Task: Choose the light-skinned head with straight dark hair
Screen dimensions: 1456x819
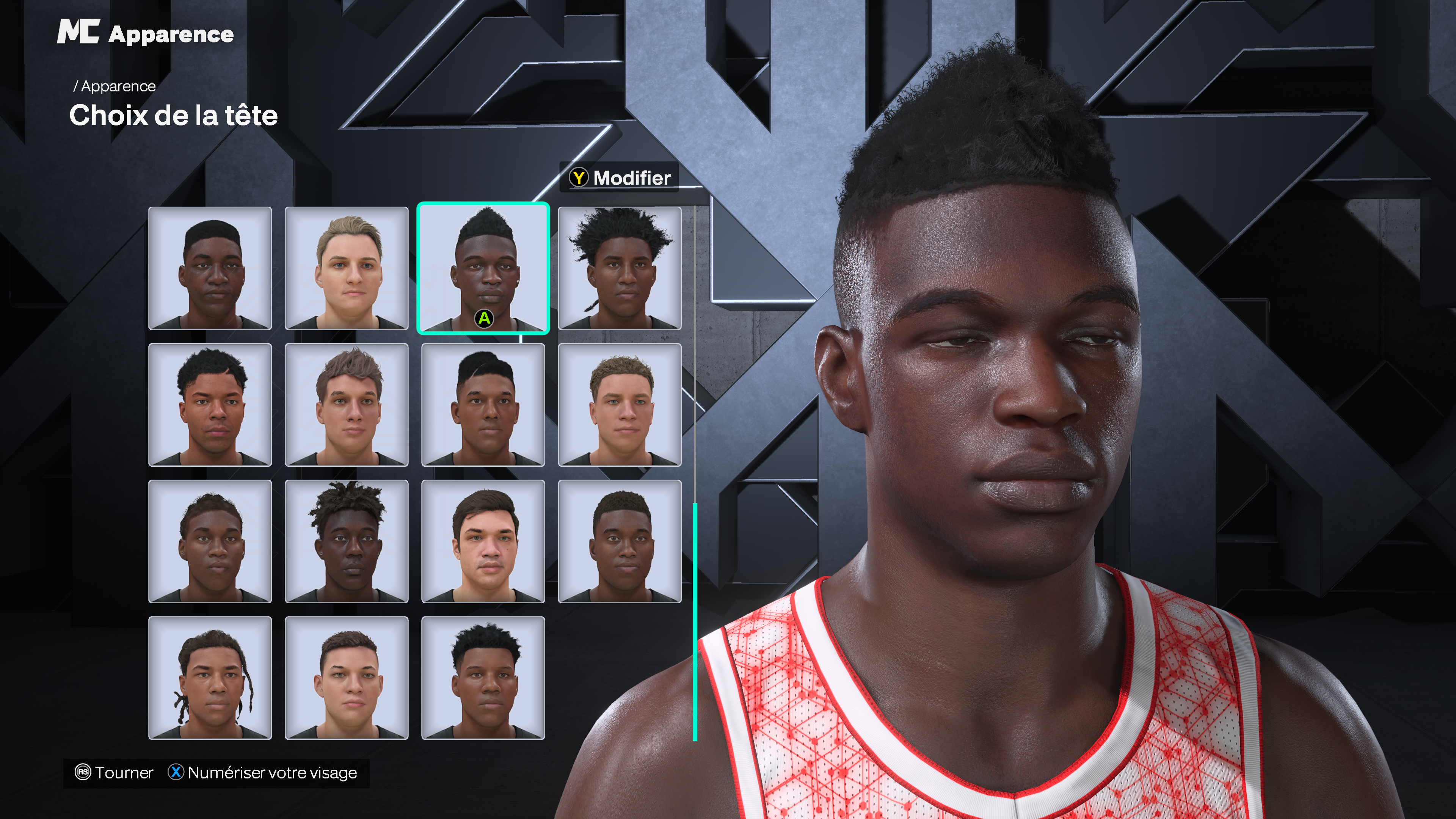Action: [483, 541]
